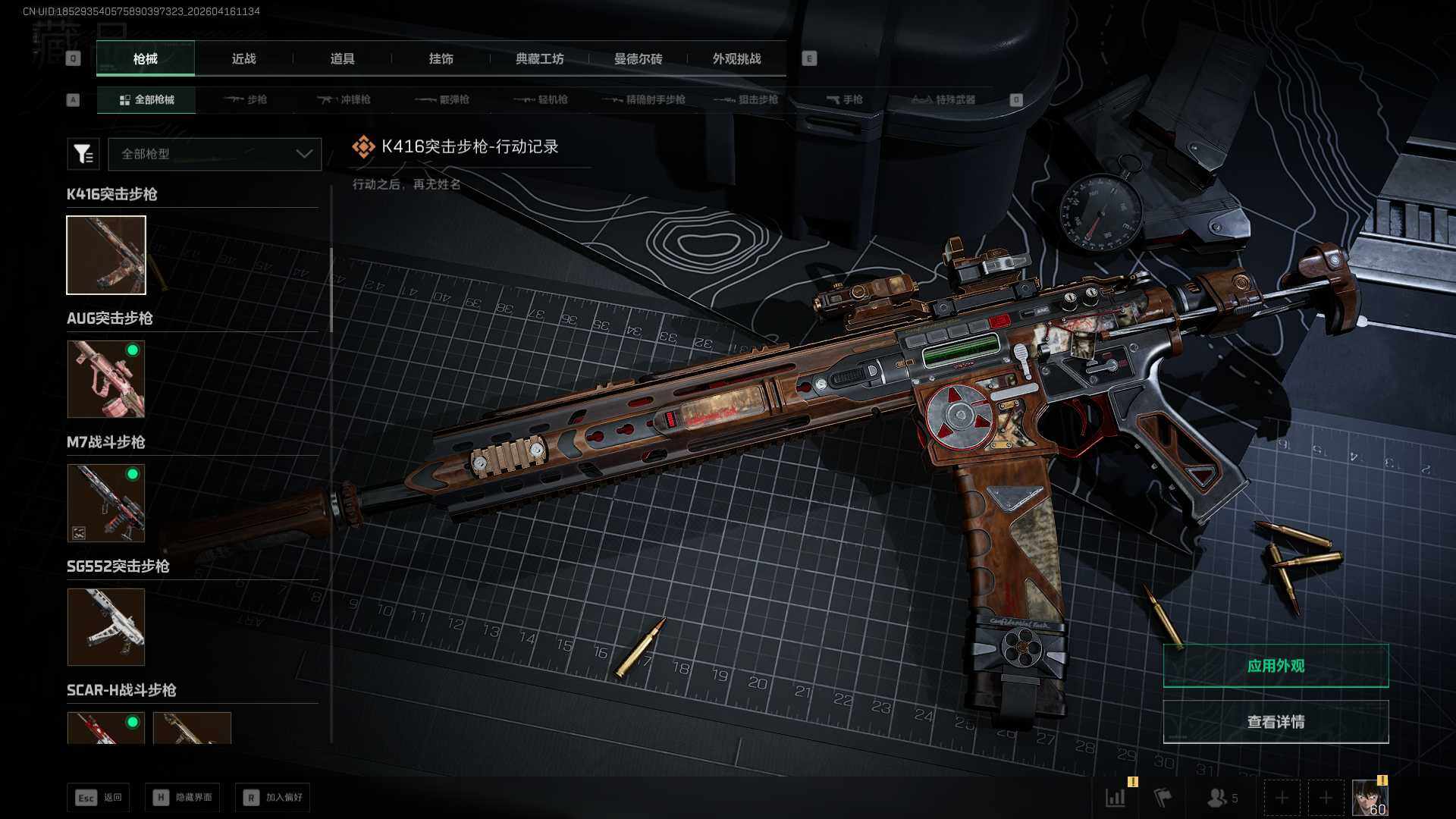Open the 典藏工坊 workshop tab
Image resolution: width=1456 pixels, height=819 pixels.
539,58
